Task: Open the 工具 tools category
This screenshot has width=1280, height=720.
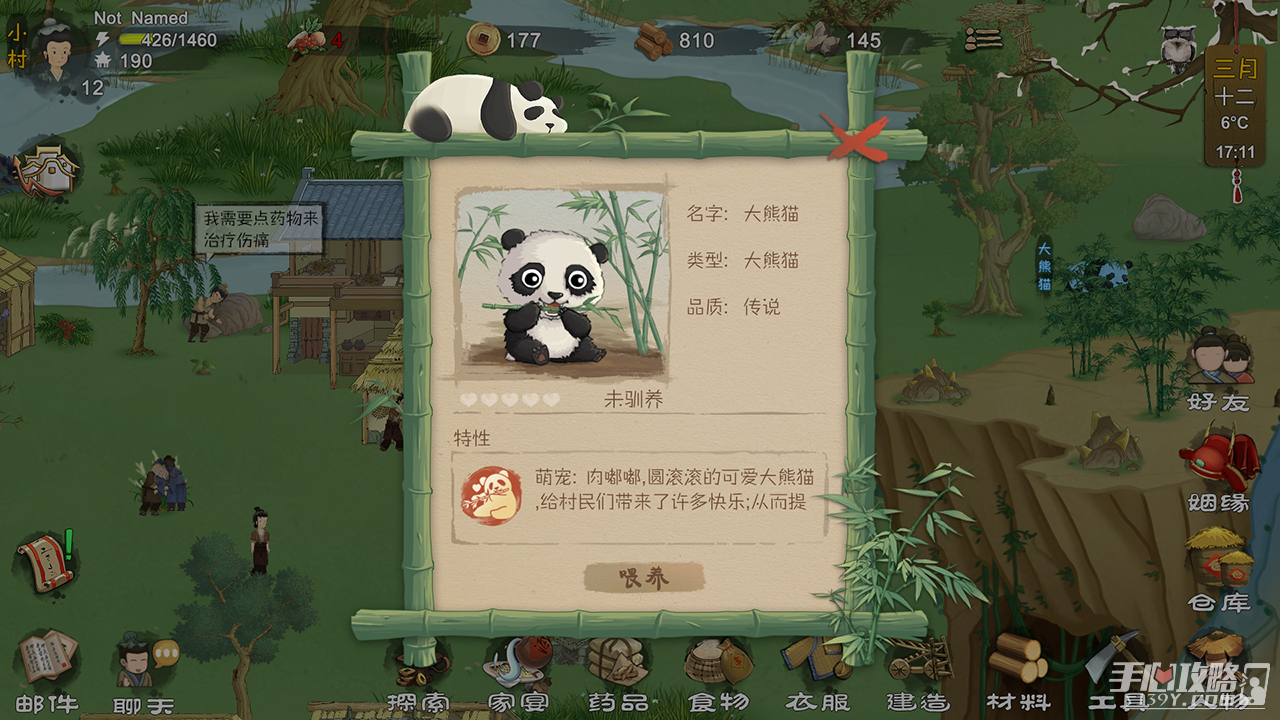Action: click(x=1112, y=668)
